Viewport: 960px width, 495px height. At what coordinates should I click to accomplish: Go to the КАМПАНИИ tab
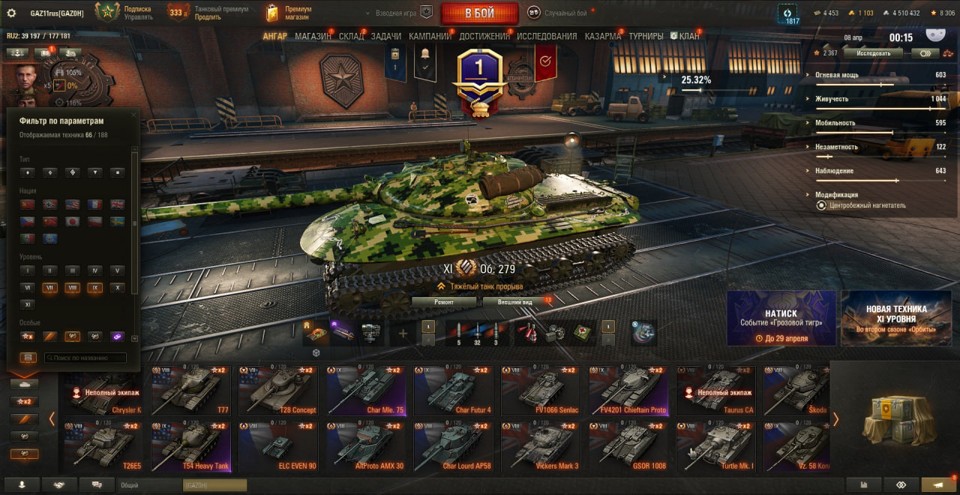tap(430, 36)
